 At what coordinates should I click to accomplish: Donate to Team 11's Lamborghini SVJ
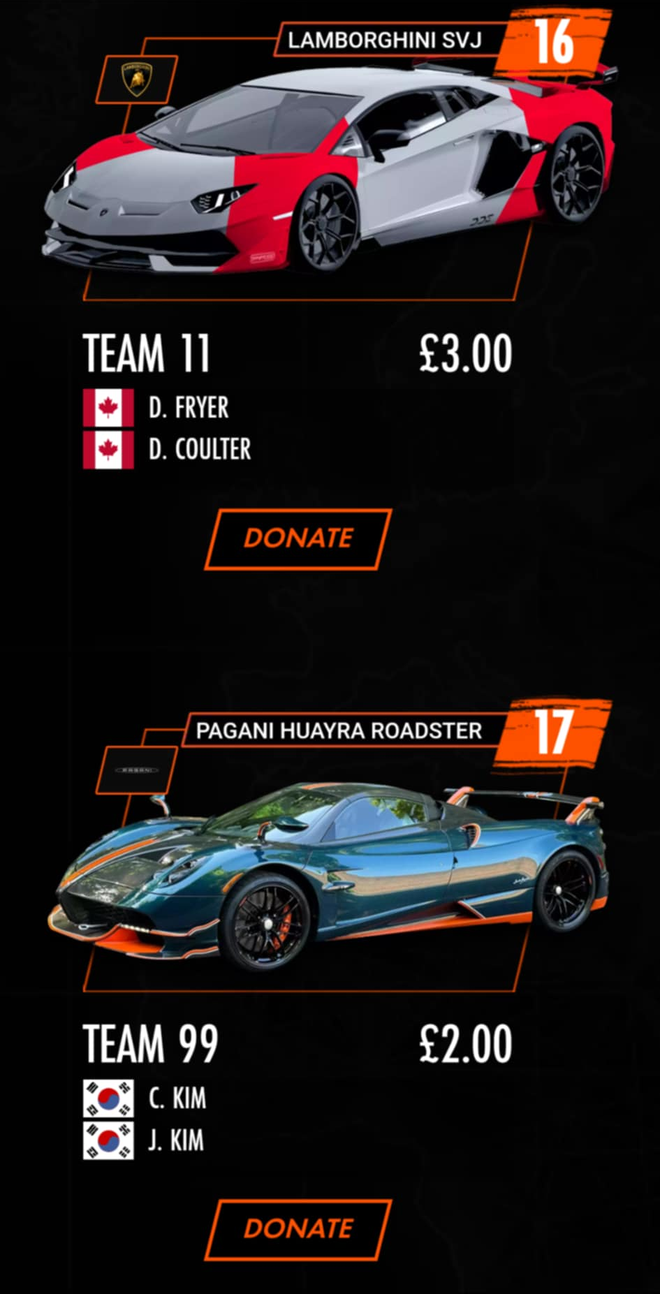[298, 538]
